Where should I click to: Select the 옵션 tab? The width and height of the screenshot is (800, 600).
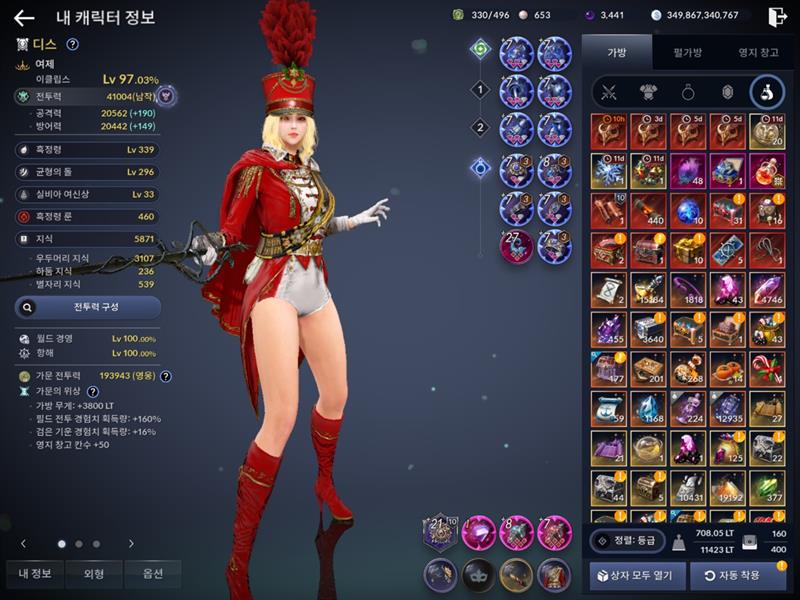pyautogui.click(x=153, y=573)
